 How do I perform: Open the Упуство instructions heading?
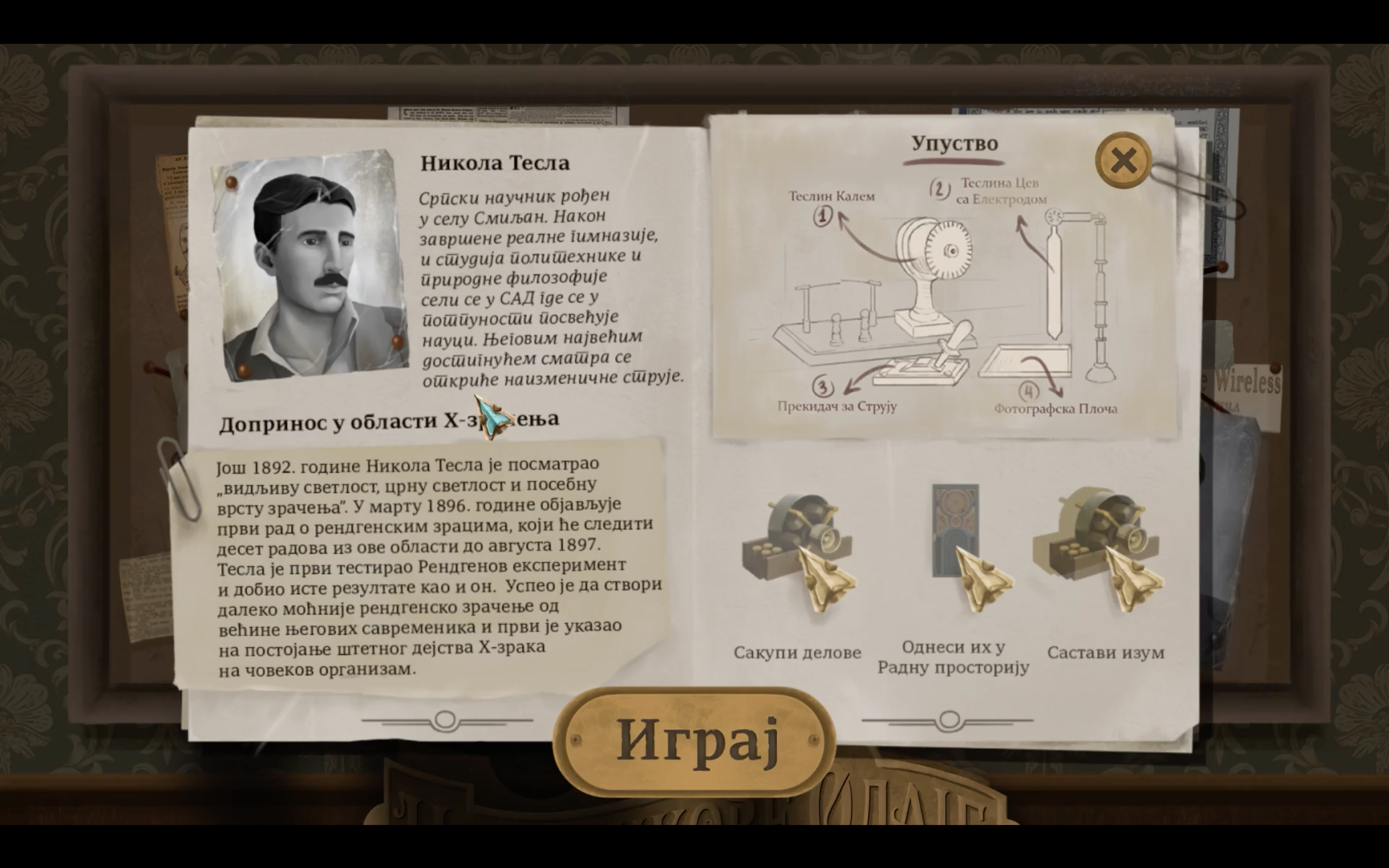(x=955, y=143)
